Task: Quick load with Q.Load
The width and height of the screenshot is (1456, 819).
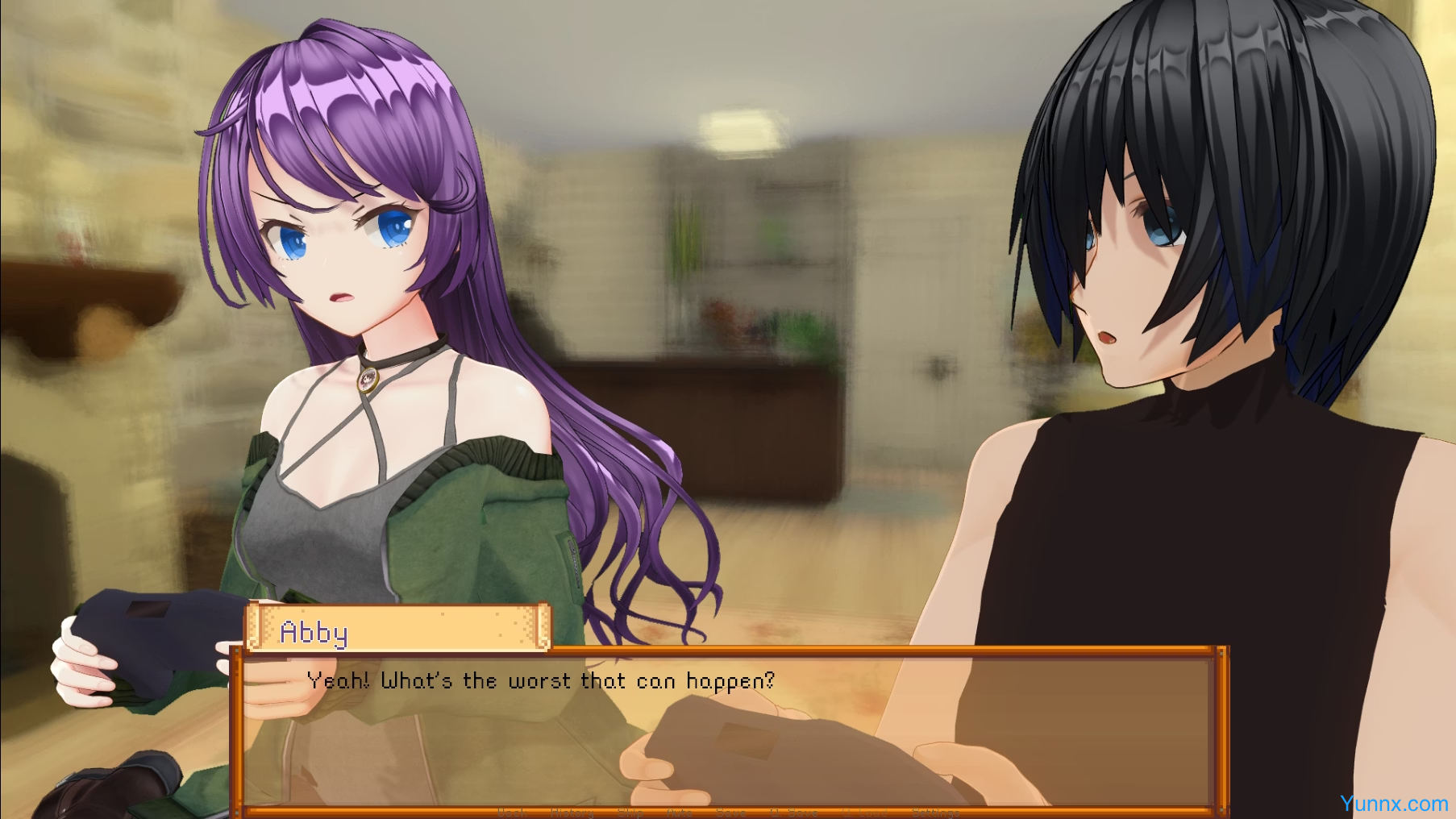Action: pyautogui.click(x=863, y=812)
